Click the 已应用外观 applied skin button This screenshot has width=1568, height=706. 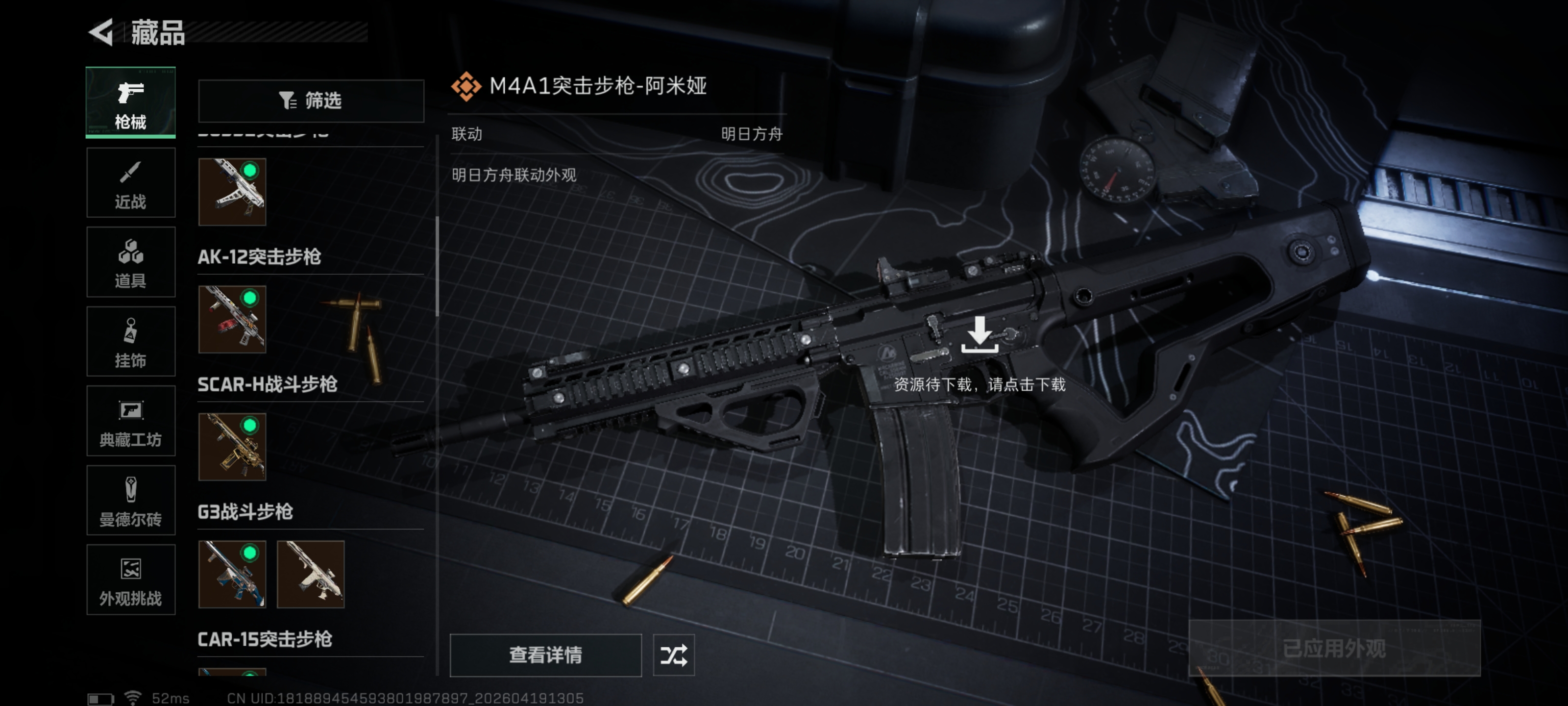pos(1334,648)
